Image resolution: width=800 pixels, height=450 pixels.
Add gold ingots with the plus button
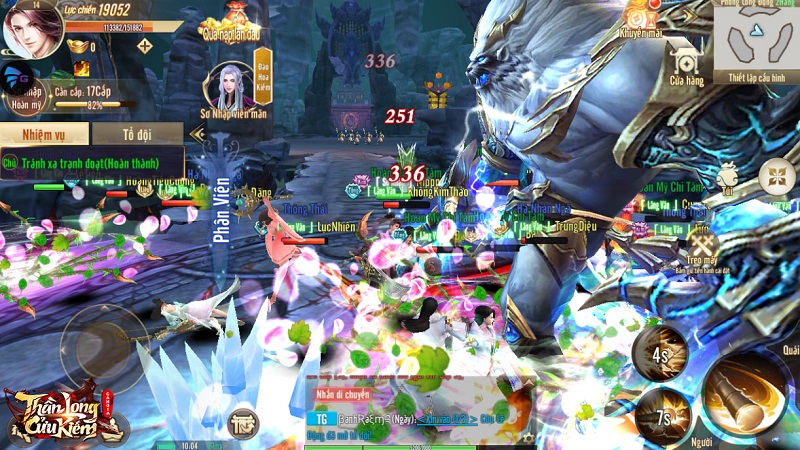pos(145,46)
